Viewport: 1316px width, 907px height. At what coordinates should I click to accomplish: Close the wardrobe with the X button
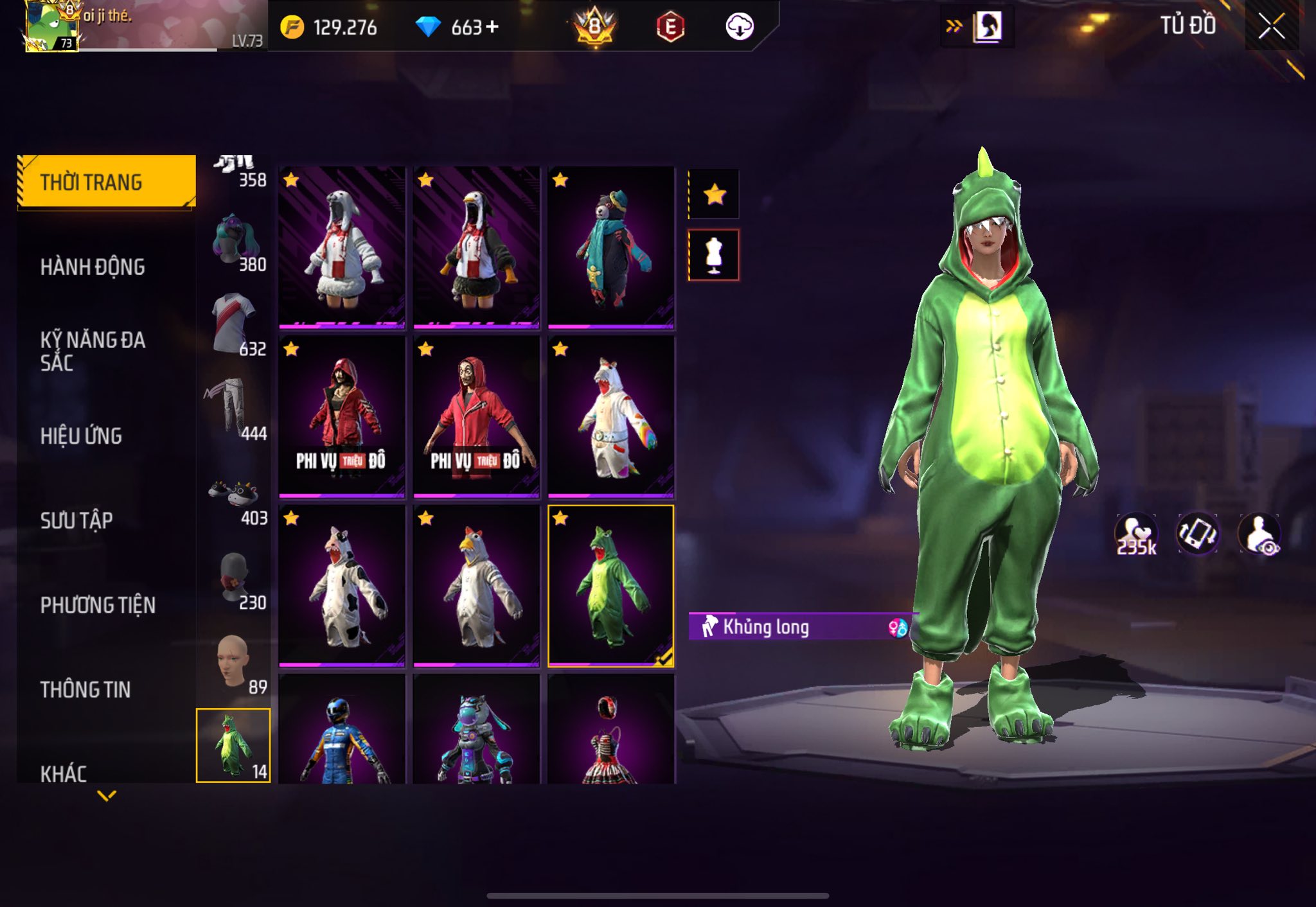(1271, 26)
